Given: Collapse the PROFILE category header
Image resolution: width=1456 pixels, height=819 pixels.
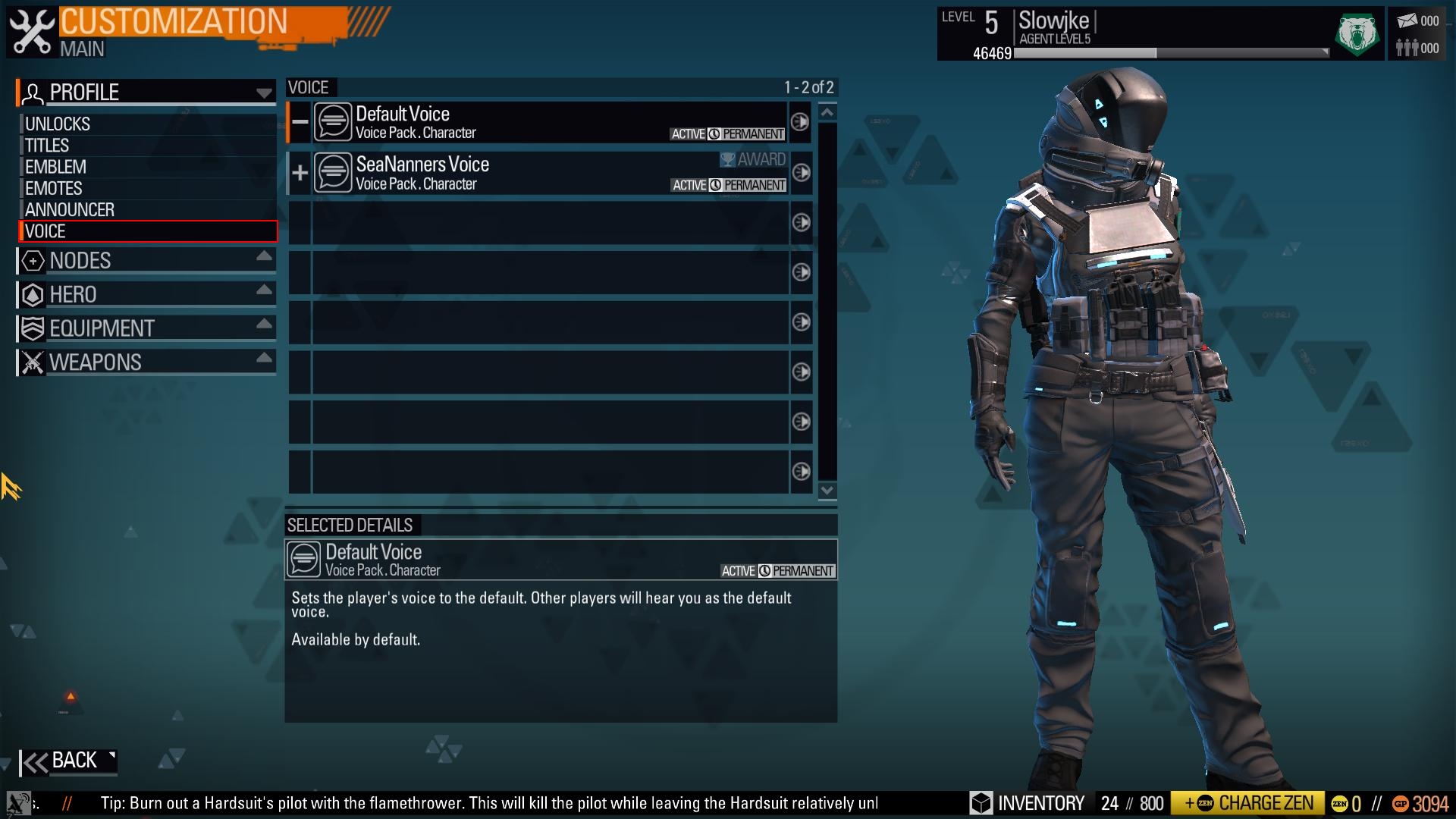Looking at the screenshot, I should click(146, 93).
